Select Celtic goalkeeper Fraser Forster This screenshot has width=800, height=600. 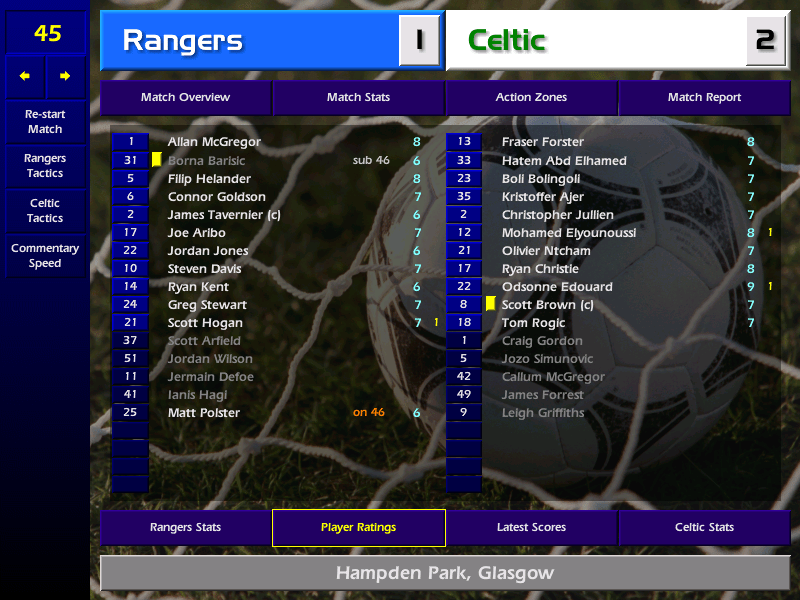click(543, 142)
